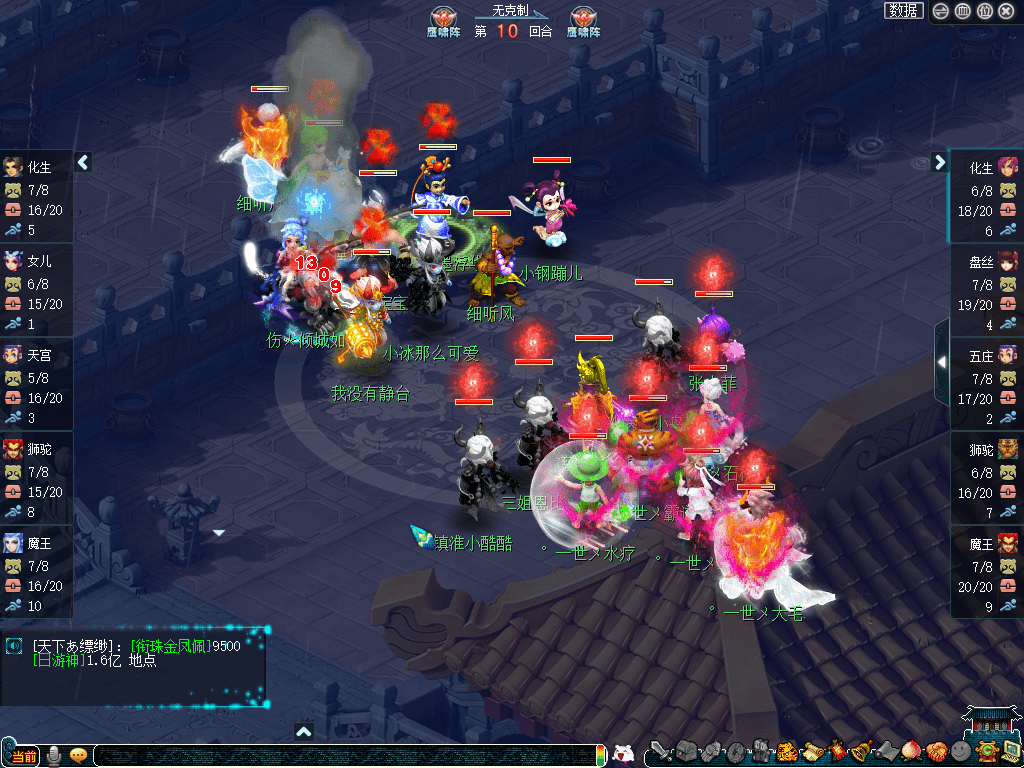Collapse the right team panel arrow
Screen dimensions: 1024x768
[x=939, y=162]
